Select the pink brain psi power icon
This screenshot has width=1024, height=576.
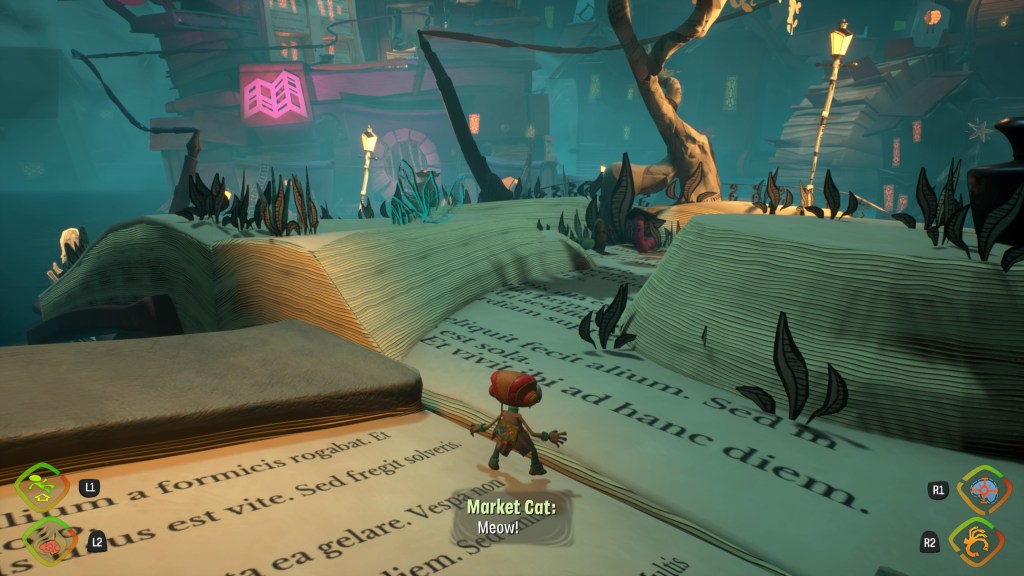click(45, 541)
